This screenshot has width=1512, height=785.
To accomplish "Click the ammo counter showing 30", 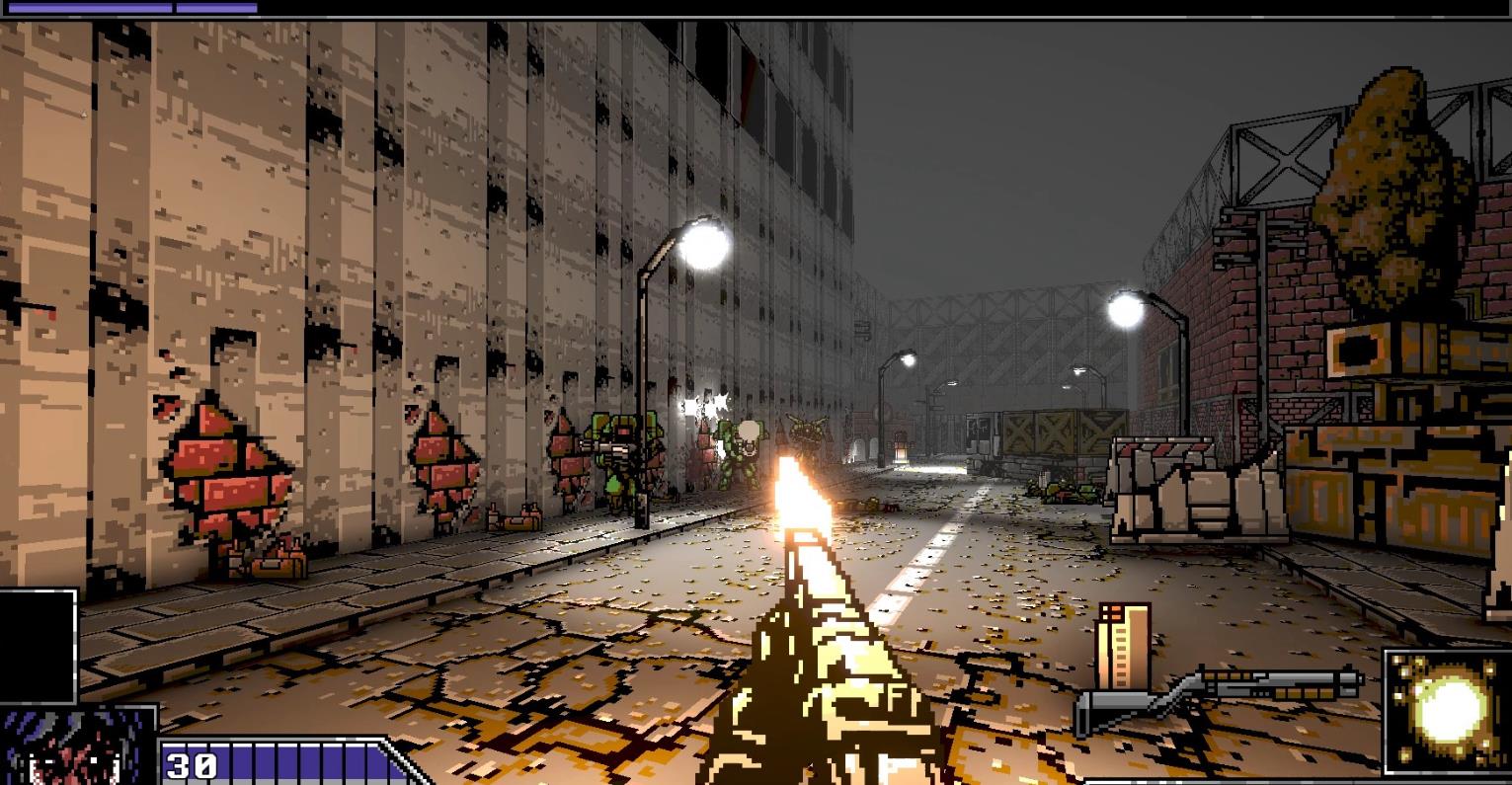I will click(x=194, y=764).
